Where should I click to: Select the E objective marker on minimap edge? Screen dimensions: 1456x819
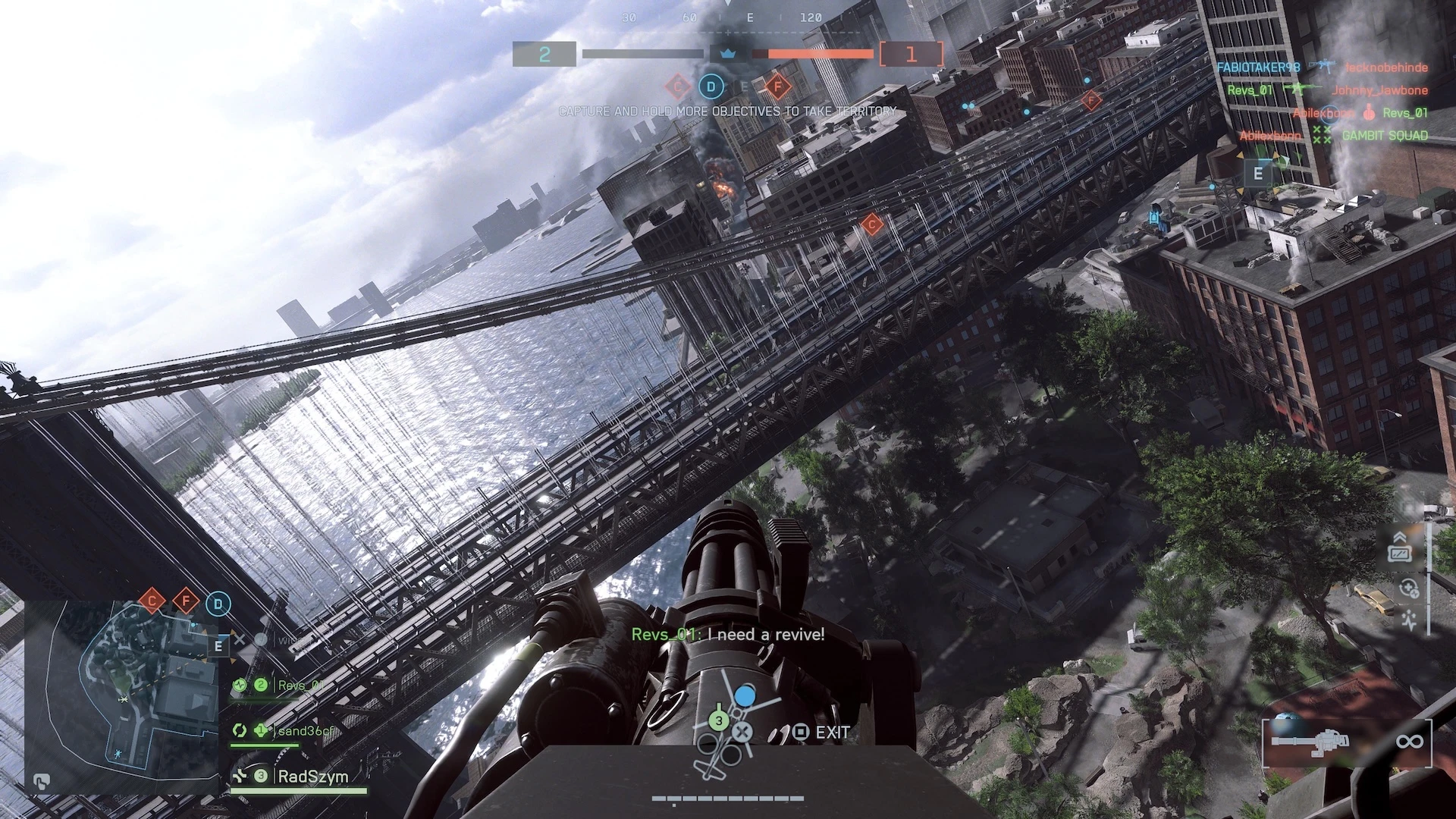(x=218, y=646)
